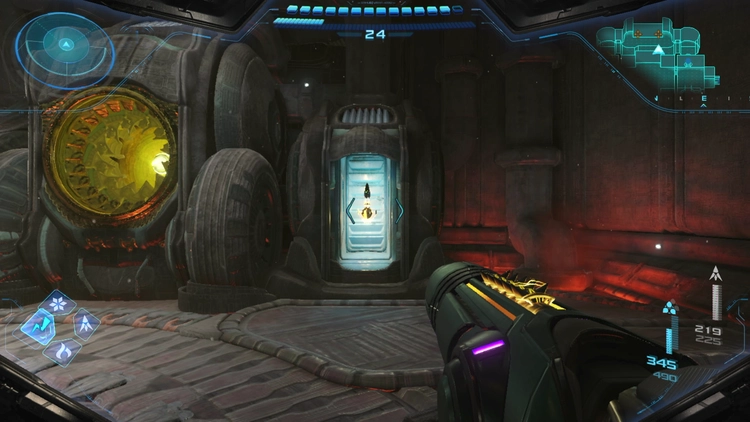750x422 pixels.
Task: Click the missile icon above the ammo gauge
Action: click(x=716, y=273)
